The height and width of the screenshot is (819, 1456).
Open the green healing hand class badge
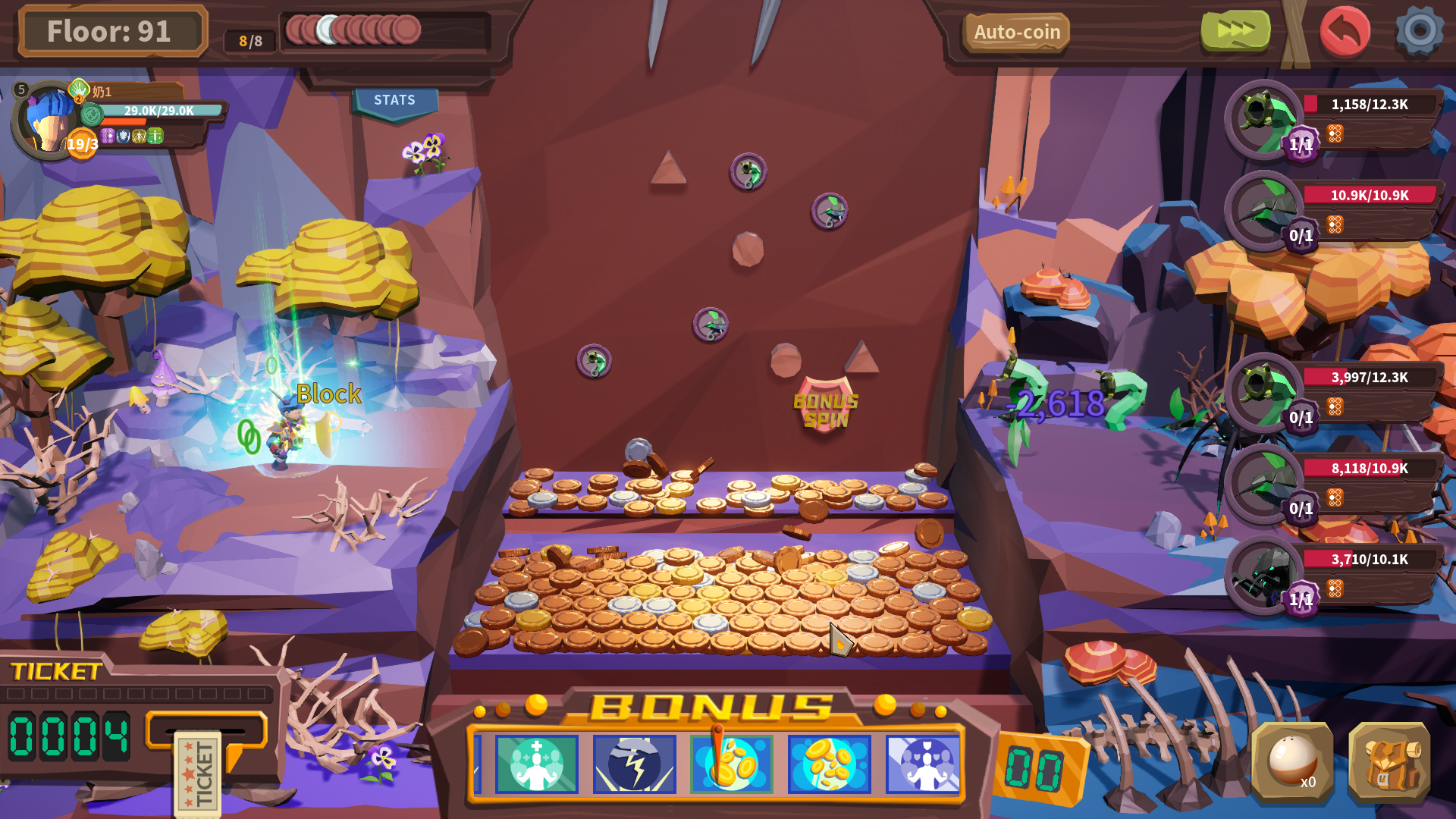[77, 89]
